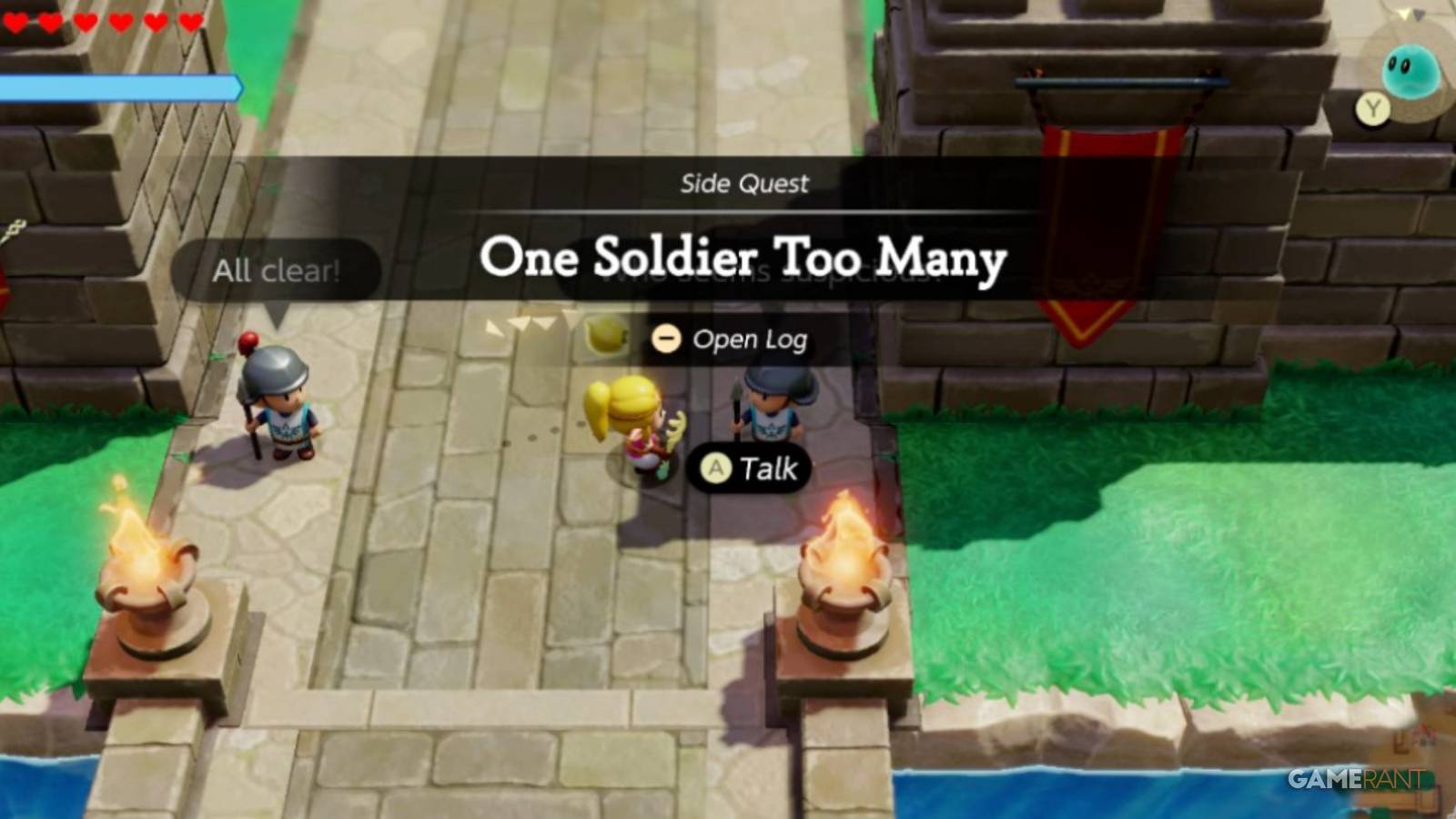Click the gray down arrow beside the white arrow
1456x819 pixels.
click(1421, 15)
